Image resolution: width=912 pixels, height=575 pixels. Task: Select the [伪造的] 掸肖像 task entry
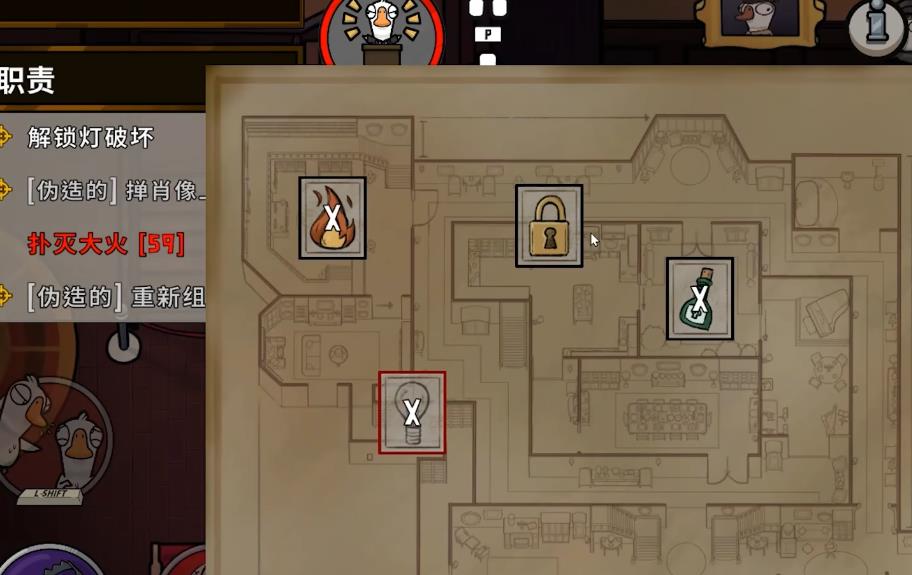pyautogui.click(x=116, y=189)
